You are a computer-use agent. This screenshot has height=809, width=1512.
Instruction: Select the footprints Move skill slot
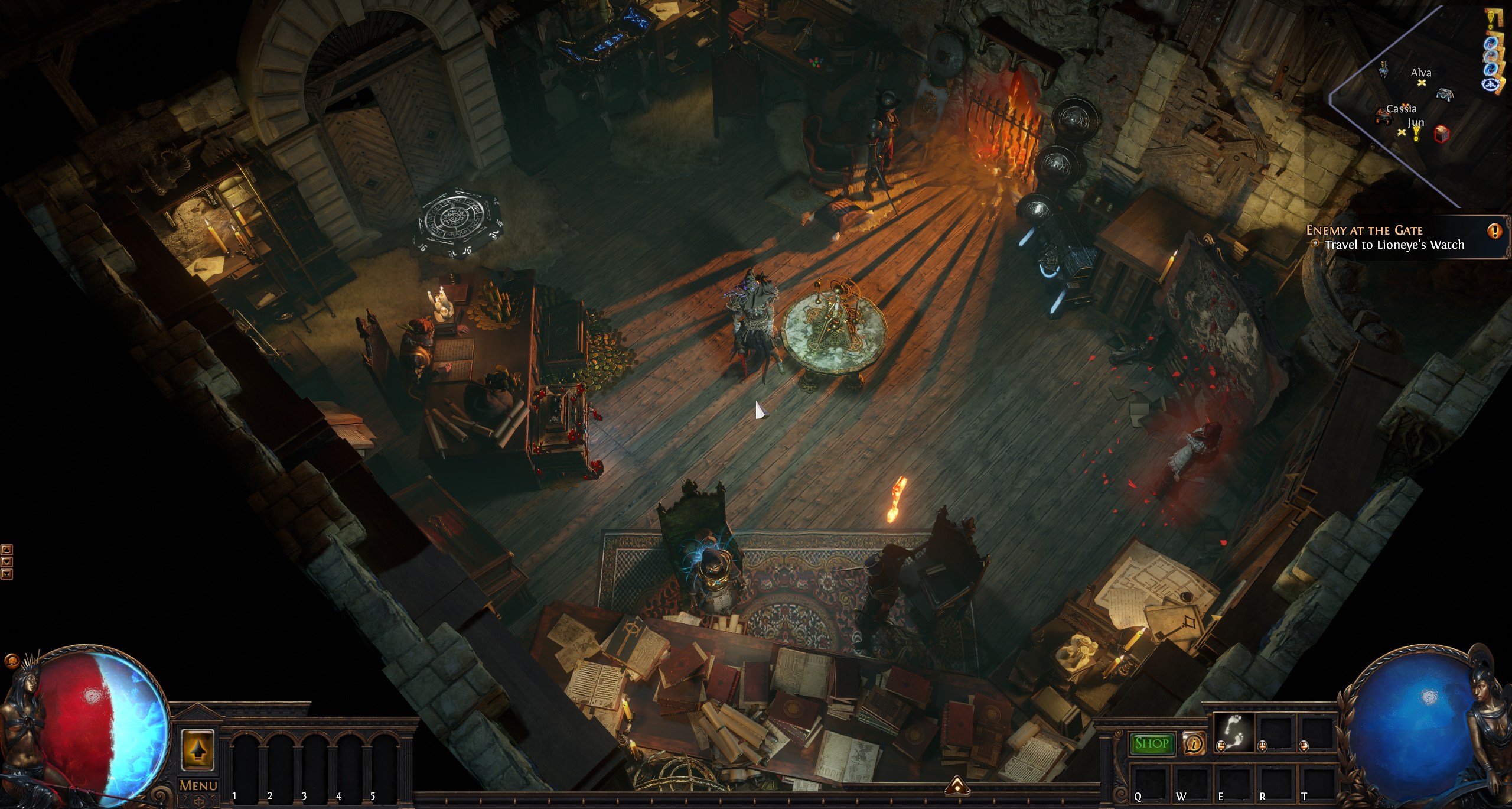coord(1233,733)
